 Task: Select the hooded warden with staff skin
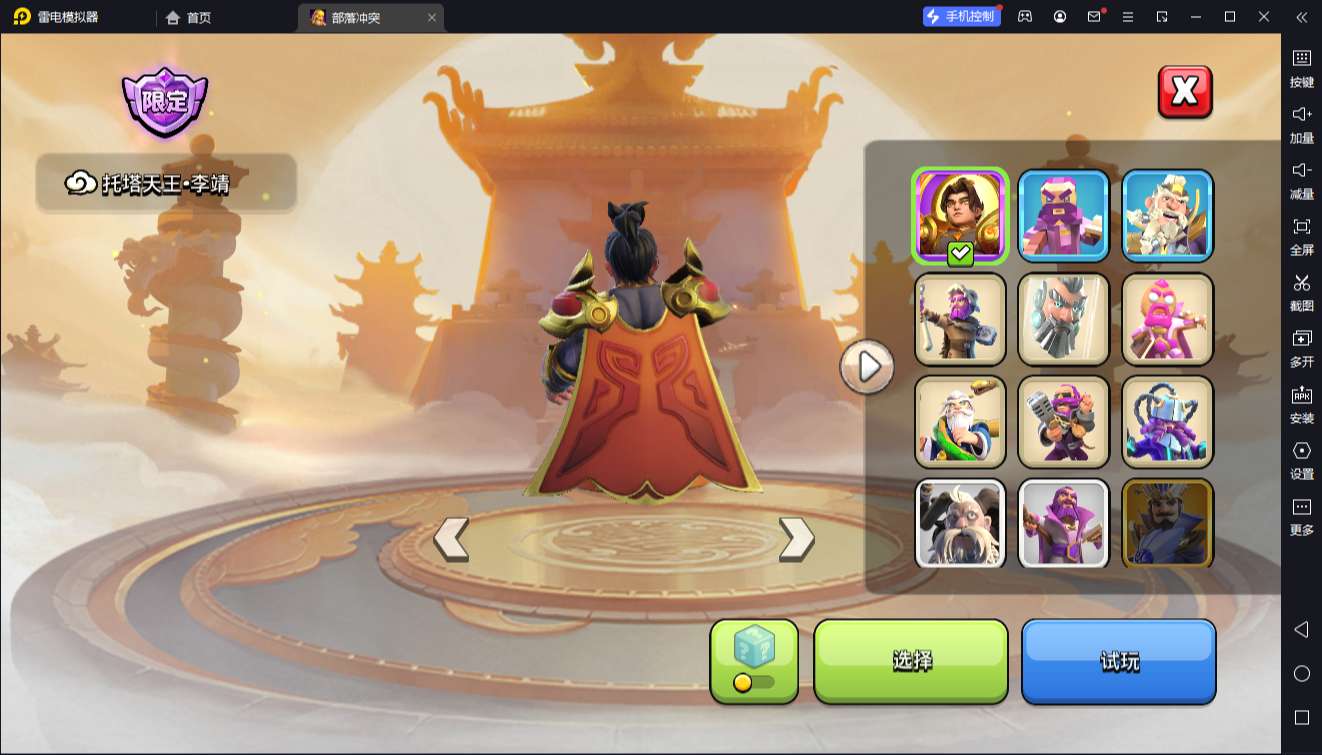coord(960,319)
